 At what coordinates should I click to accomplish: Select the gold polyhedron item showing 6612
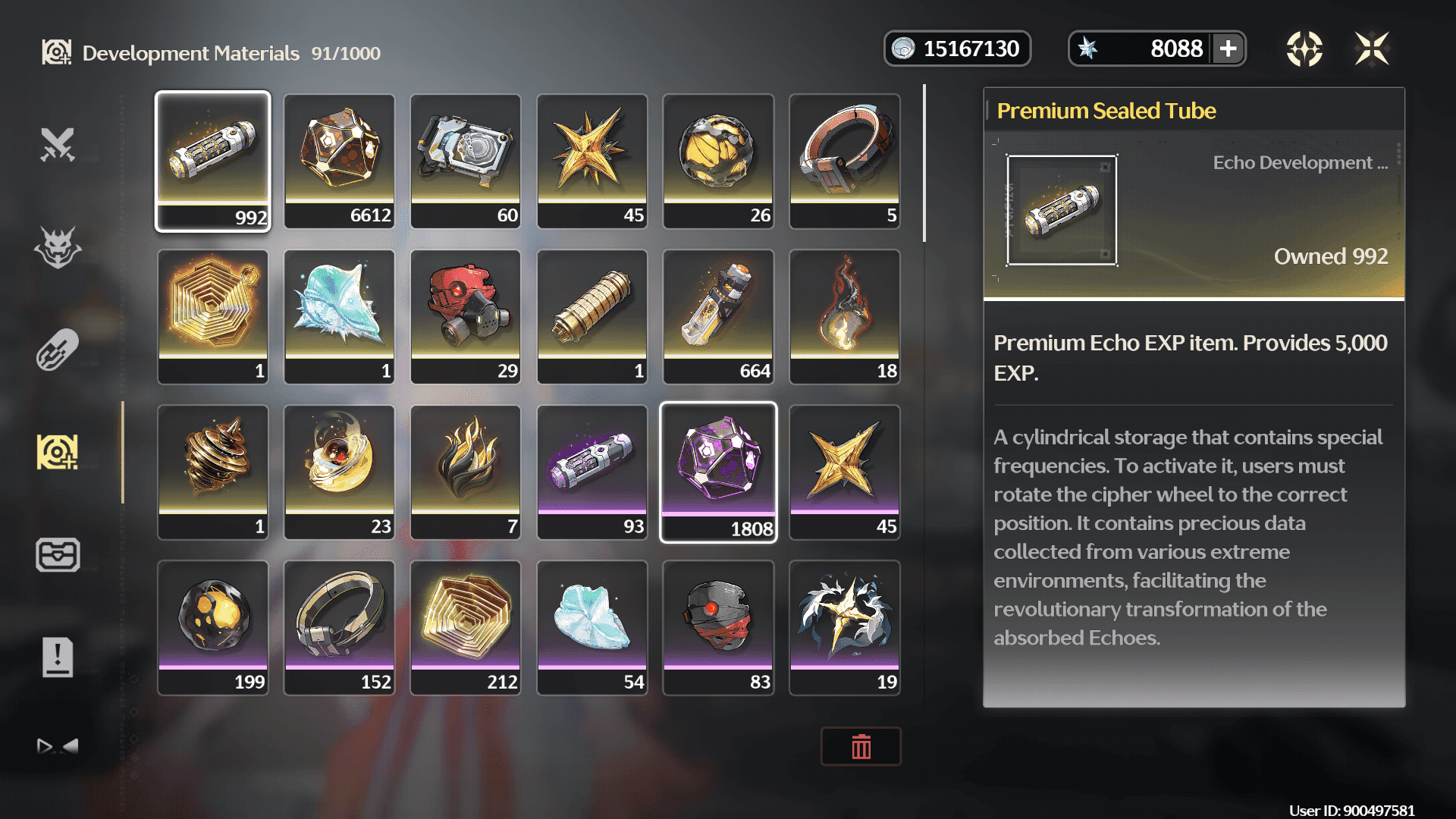339,161
